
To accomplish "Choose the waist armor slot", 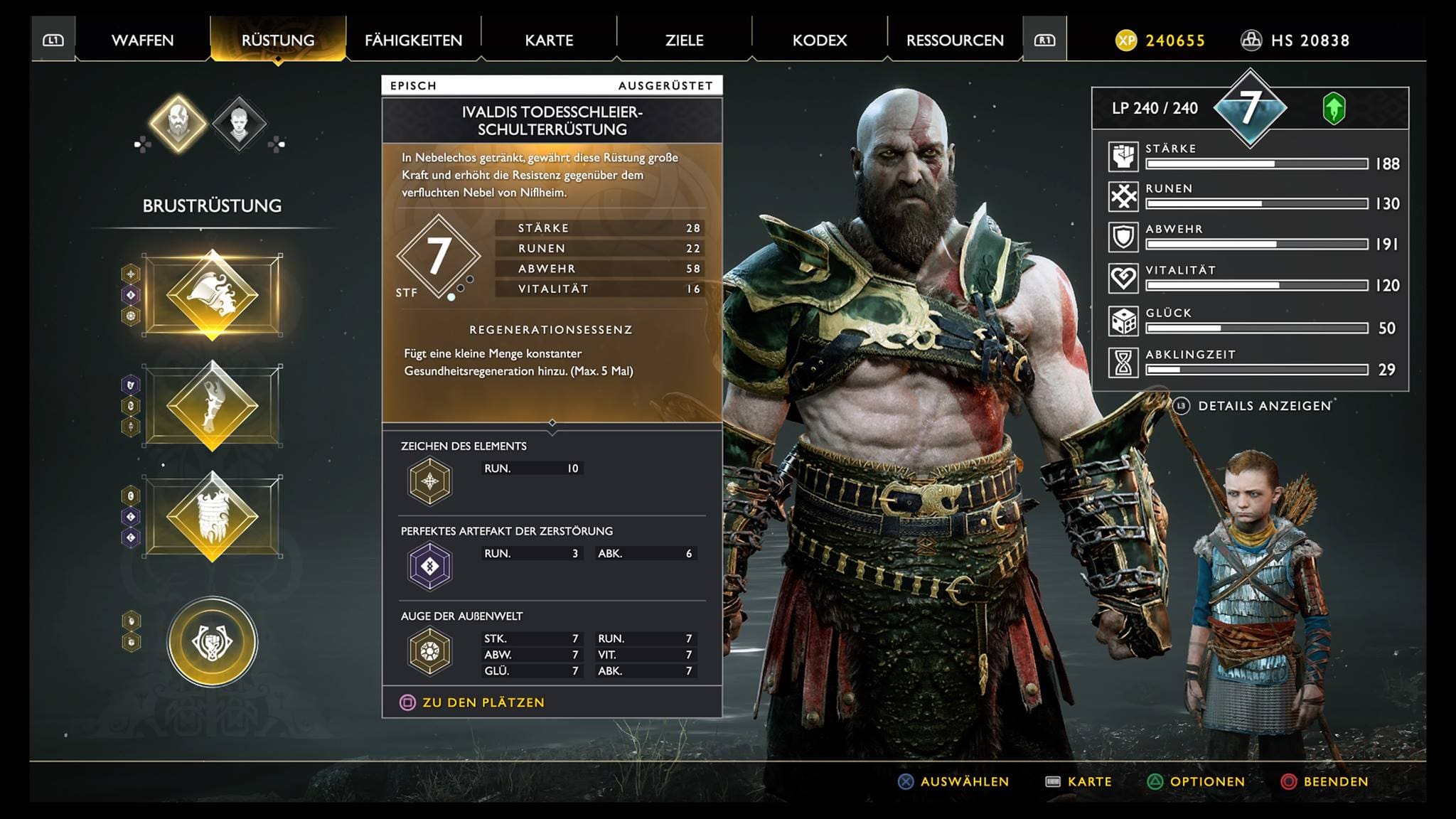I will click(212, 516).
